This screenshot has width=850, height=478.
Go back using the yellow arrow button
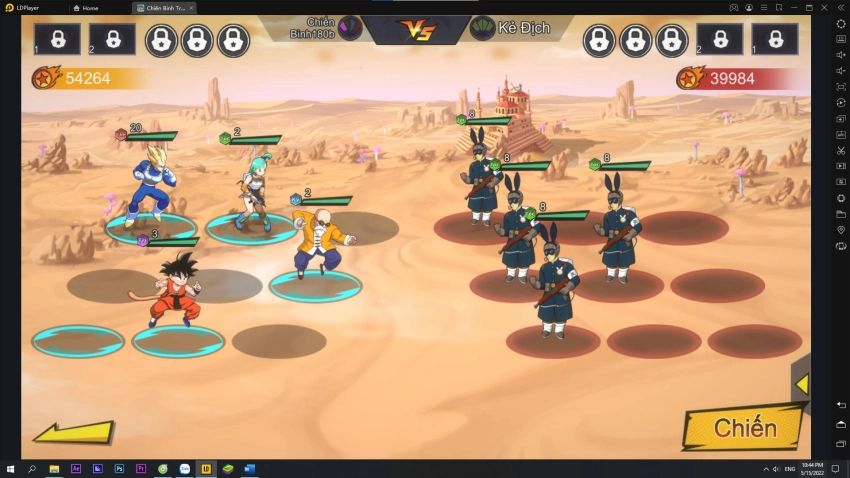coord(72,433)
